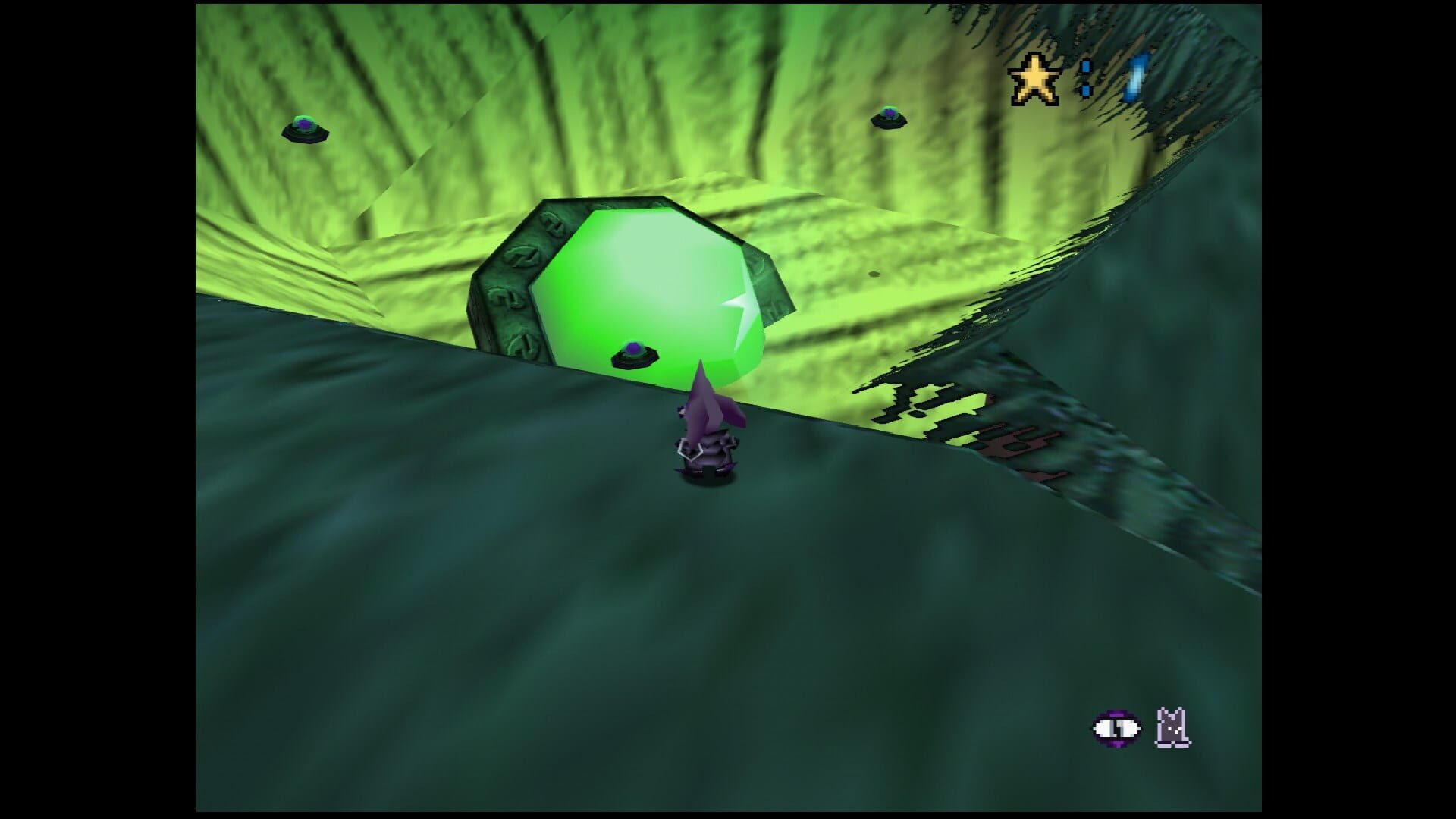Click the bunny-shaped HUD icon bottom right

click(x=1170, y=727)
